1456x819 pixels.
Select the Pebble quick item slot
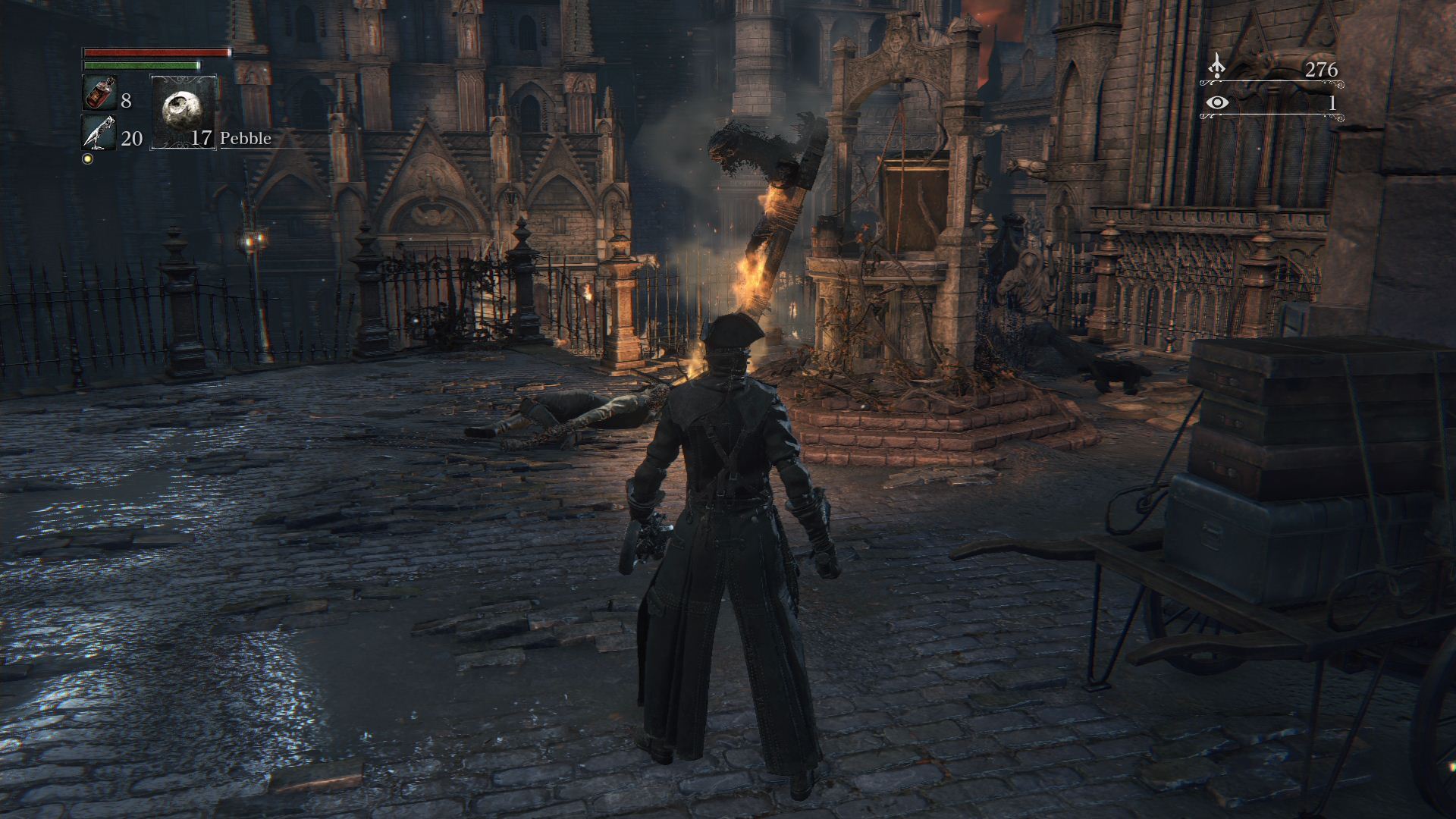coord(184,111)
